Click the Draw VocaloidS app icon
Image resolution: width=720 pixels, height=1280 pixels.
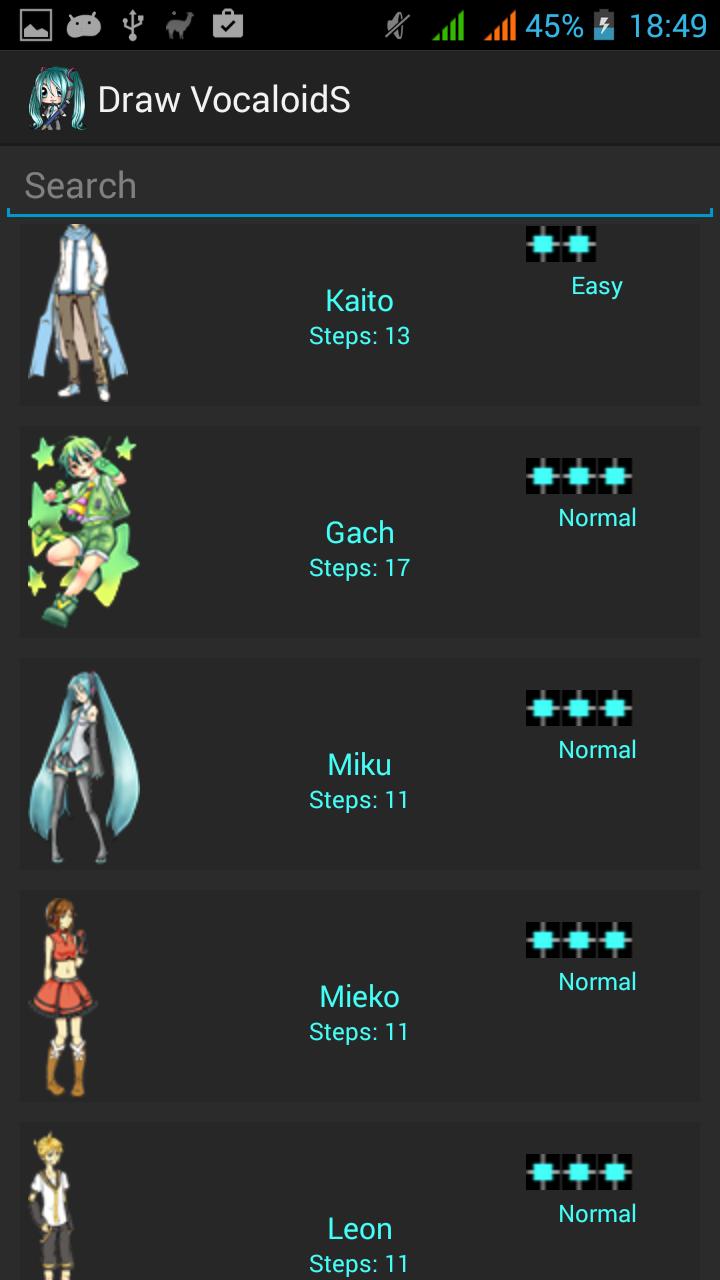pos(55,99)
